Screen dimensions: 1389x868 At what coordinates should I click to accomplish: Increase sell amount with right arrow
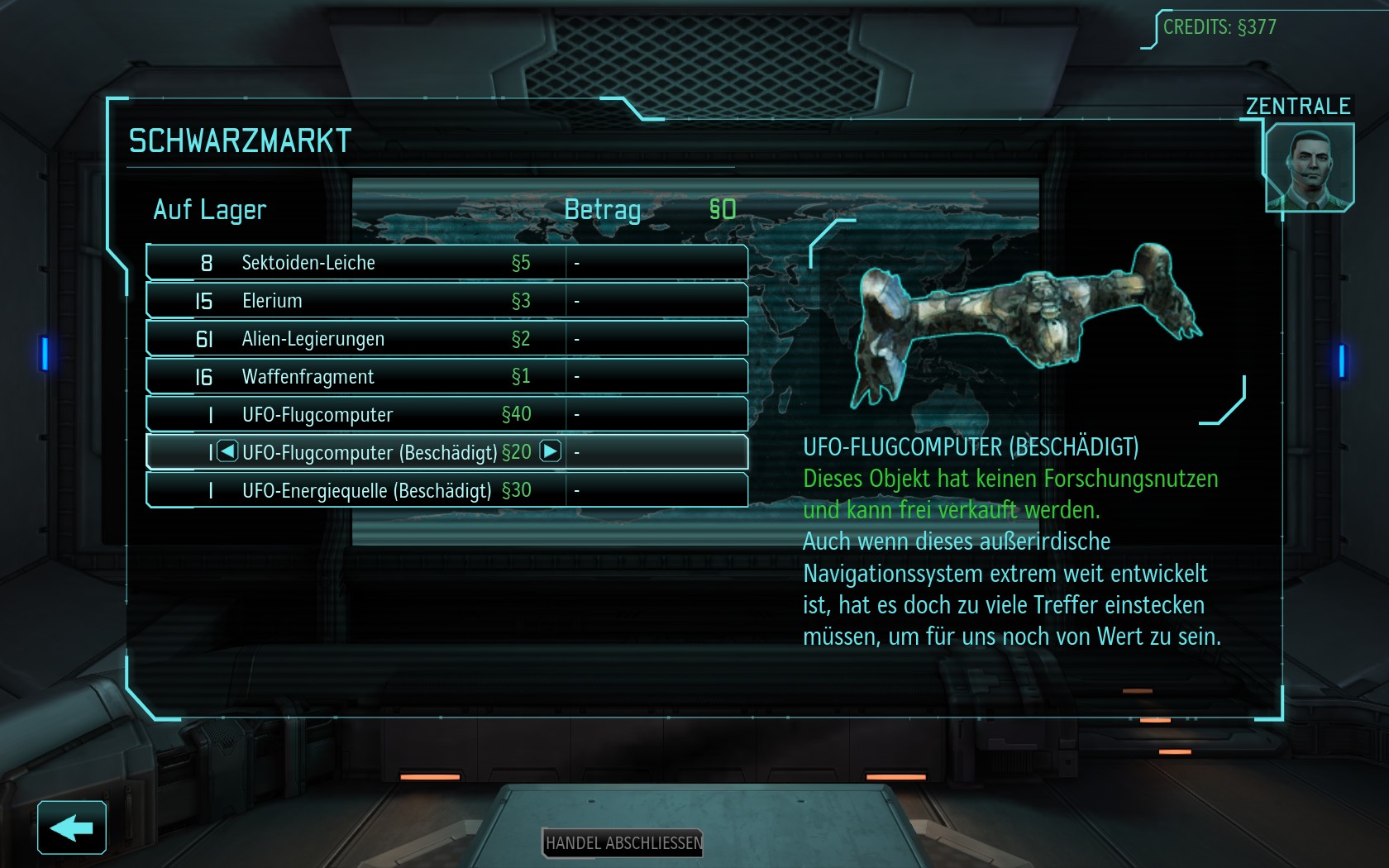[x=551, y=451]
